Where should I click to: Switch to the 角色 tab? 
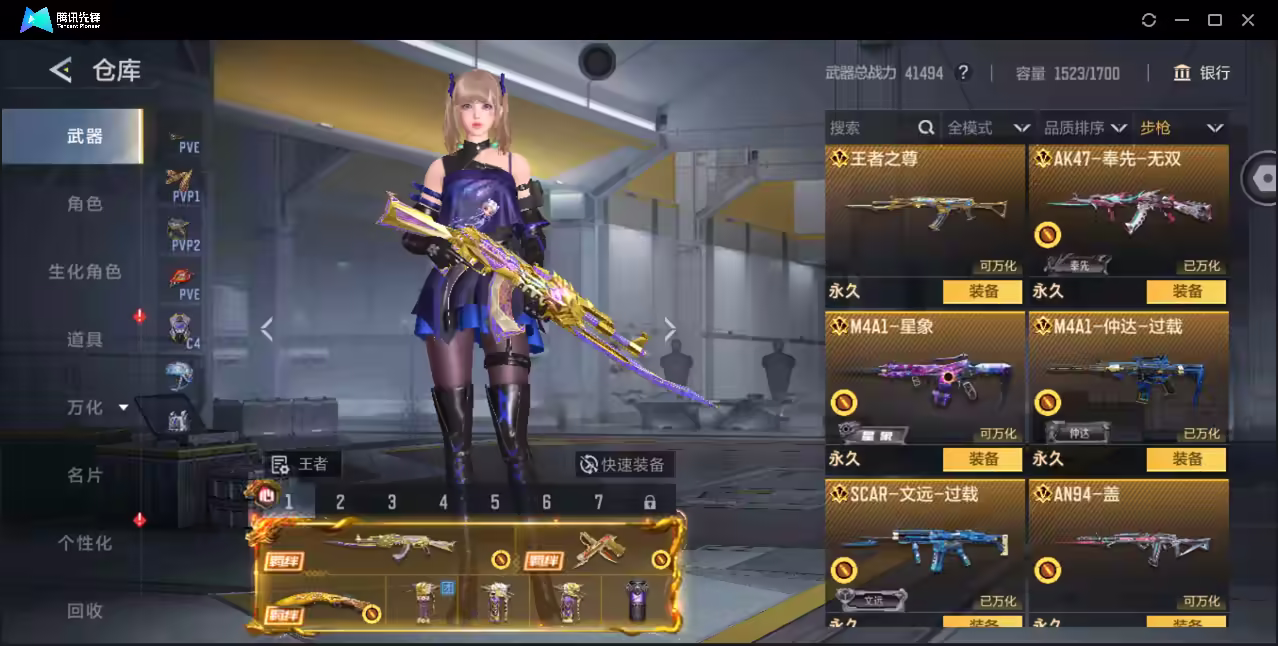[x=85, y=204]
